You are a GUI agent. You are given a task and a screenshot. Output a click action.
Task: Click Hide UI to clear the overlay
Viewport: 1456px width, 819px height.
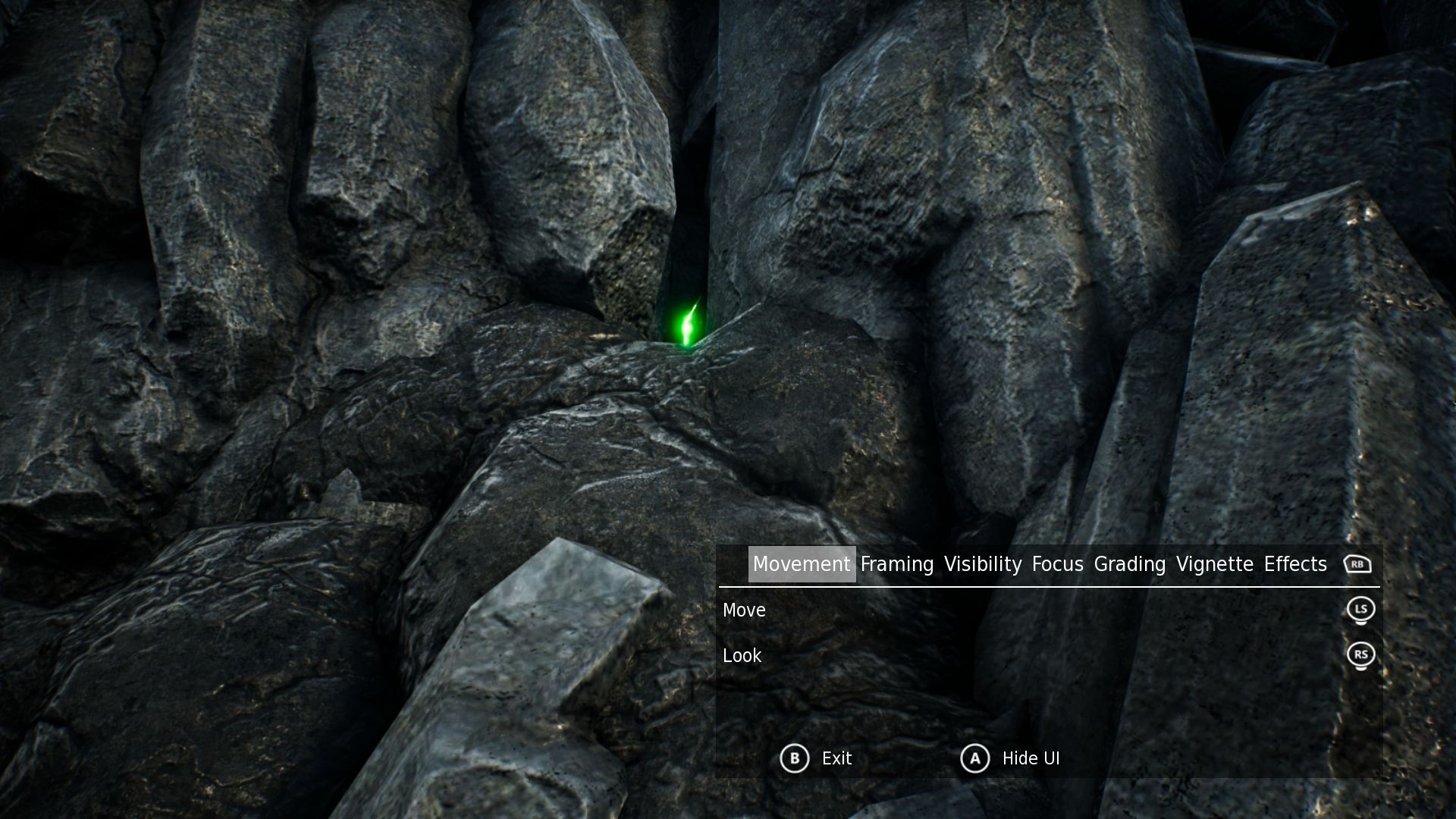pyautogui.click(x=1031, y=758)
